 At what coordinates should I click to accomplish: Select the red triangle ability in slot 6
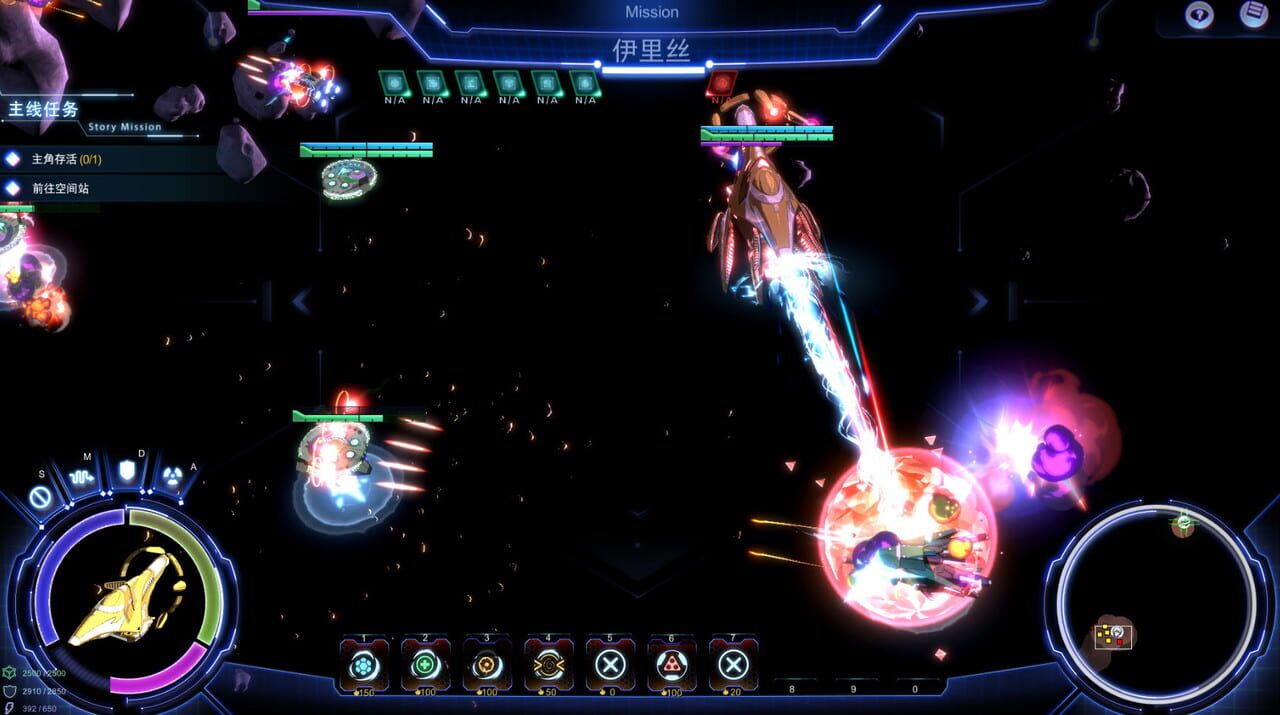(x=672, y=665)
